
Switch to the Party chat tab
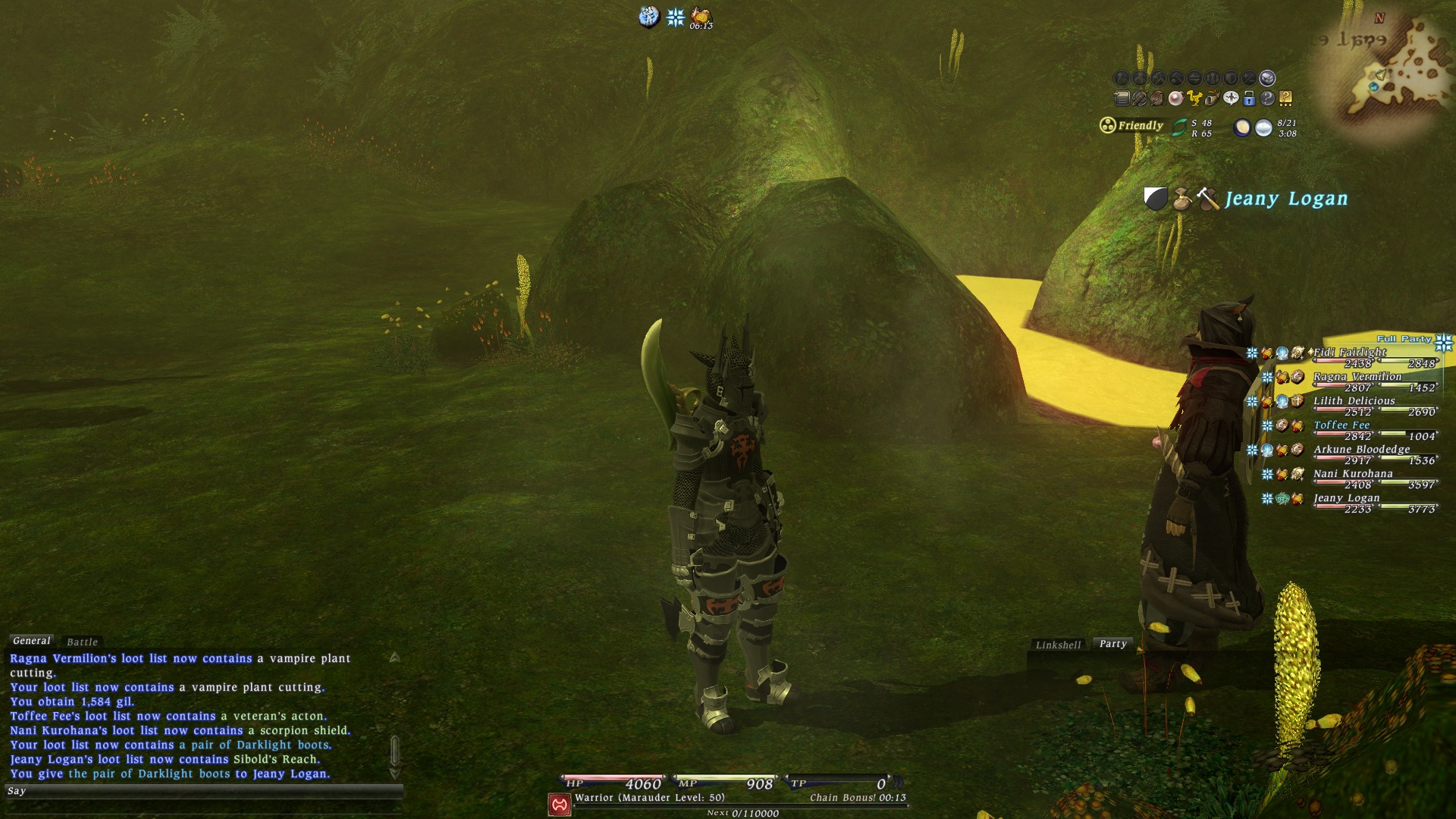pos(1112,644)
